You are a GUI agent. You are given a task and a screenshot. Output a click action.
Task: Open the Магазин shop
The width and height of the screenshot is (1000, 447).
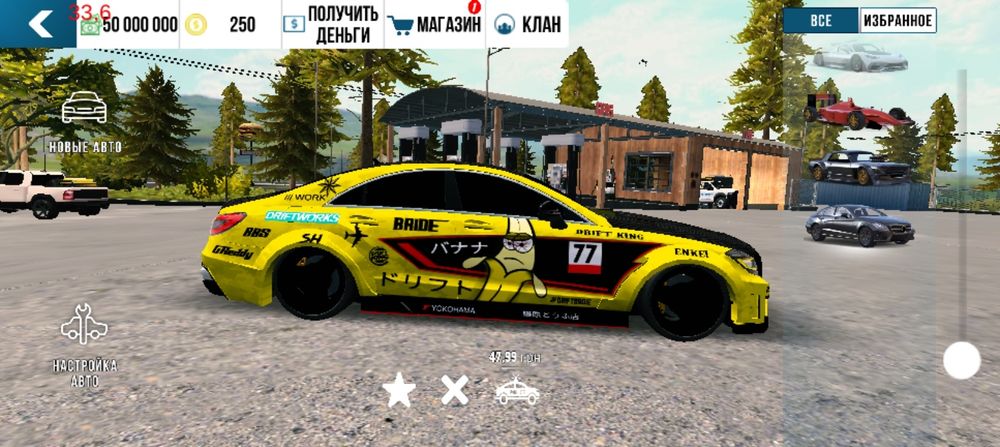click(x=435, y=24)
